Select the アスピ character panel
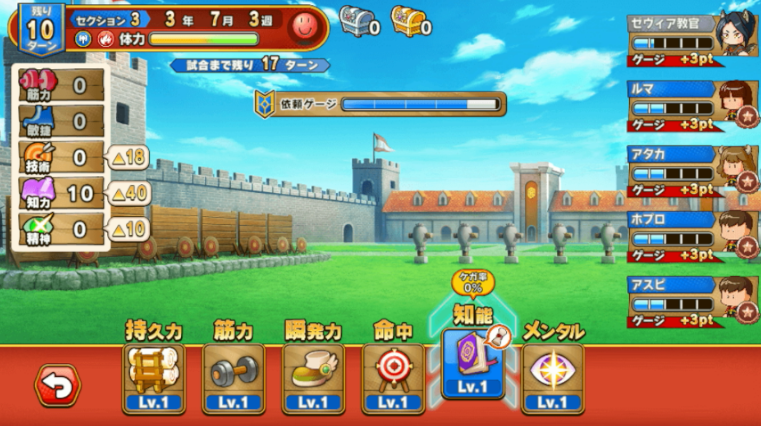This screenshot has height=426, width=761. pos(691,298)
